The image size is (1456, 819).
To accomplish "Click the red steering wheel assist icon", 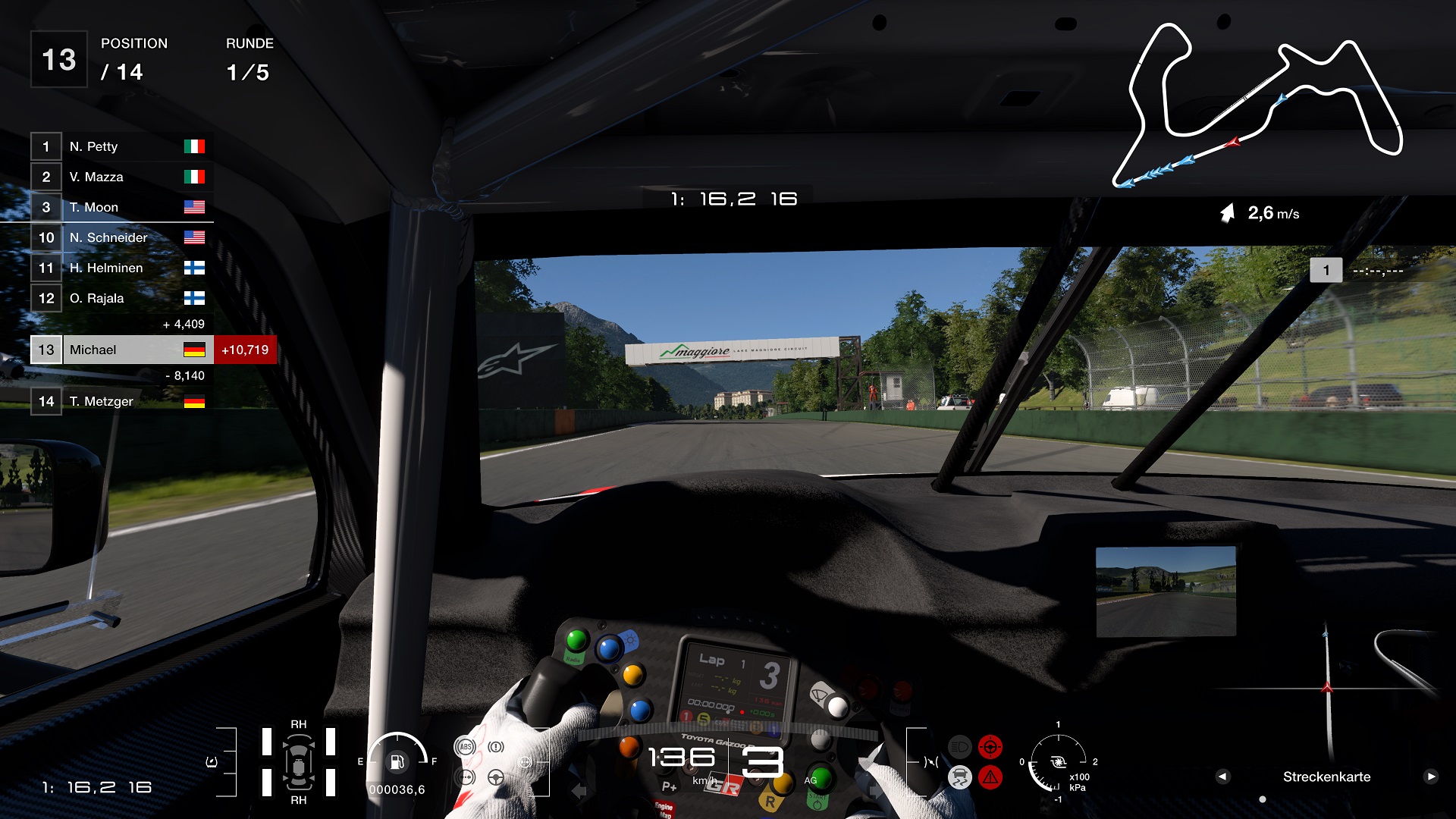I will click(990, 747).
